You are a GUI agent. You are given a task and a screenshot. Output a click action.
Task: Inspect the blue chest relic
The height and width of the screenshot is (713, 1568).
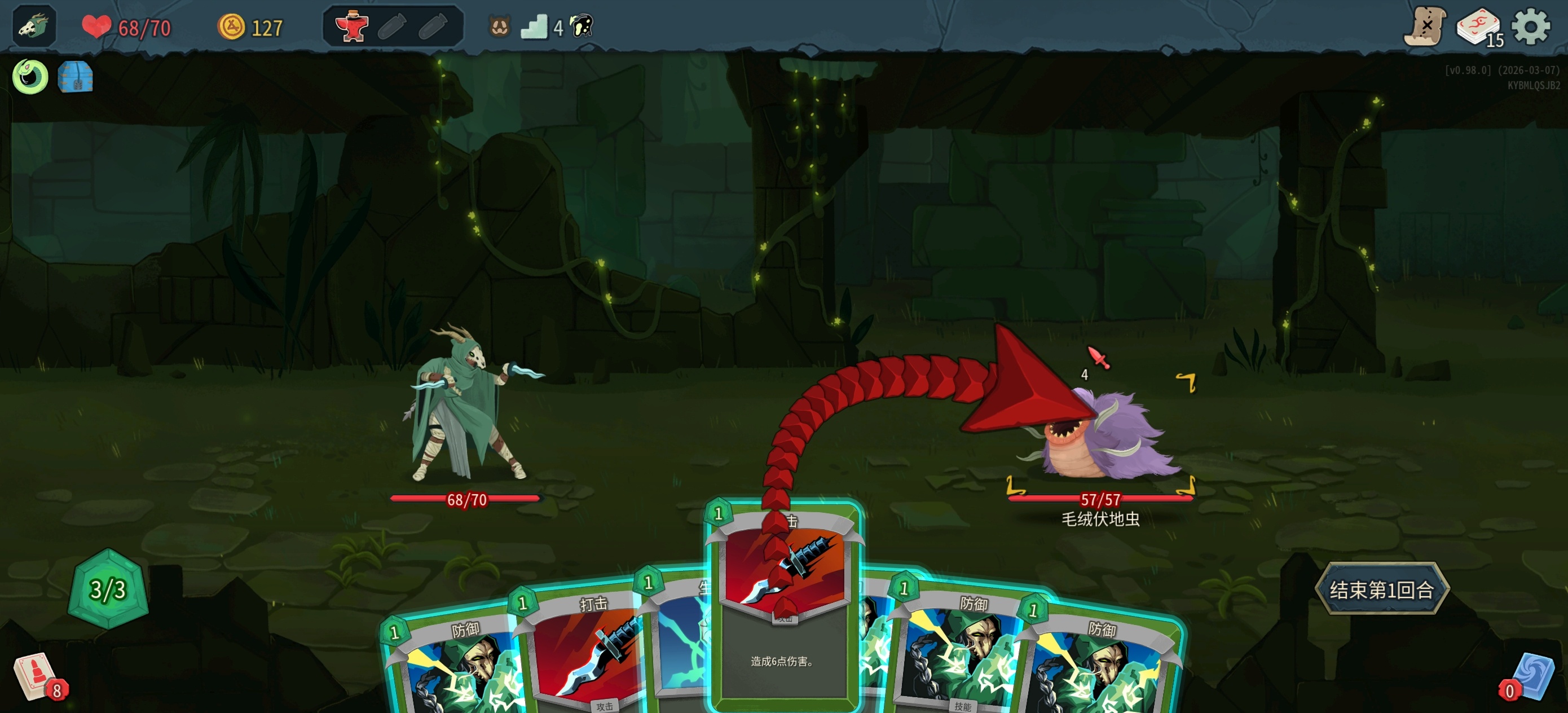click(76, 77)
